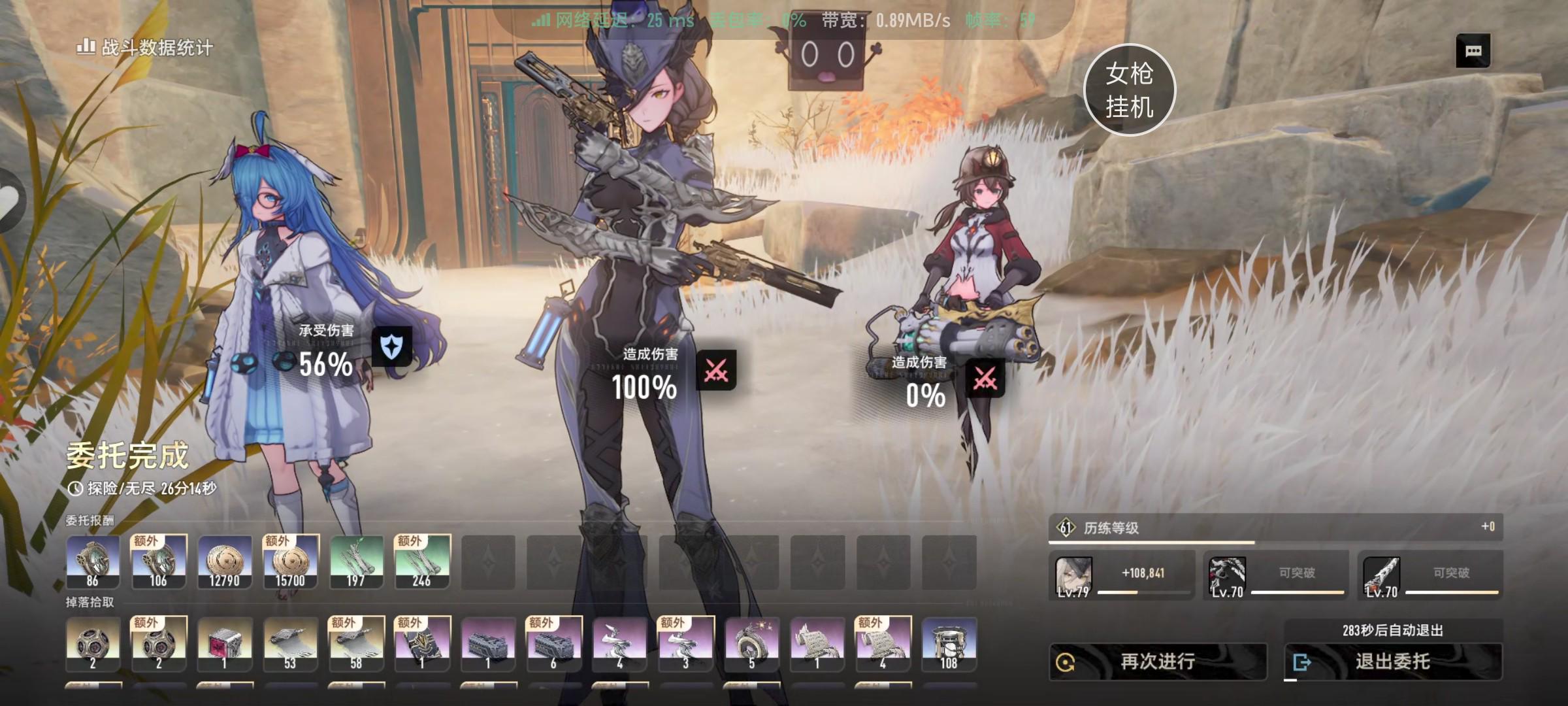Inspect the green branch reward showing 197

pos(357,562)
